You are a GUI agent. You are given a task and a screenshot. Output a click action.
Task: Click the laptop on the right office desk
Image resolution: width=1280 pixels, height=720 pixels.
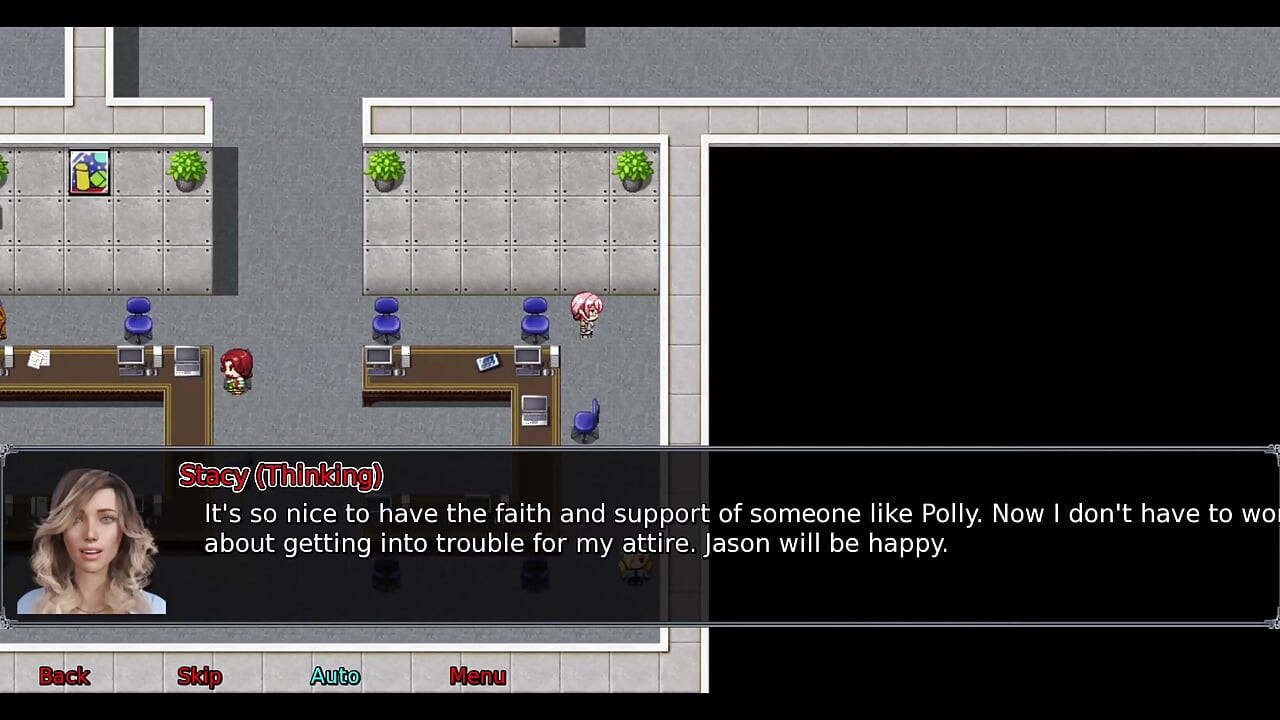click(x=488, y=363)
